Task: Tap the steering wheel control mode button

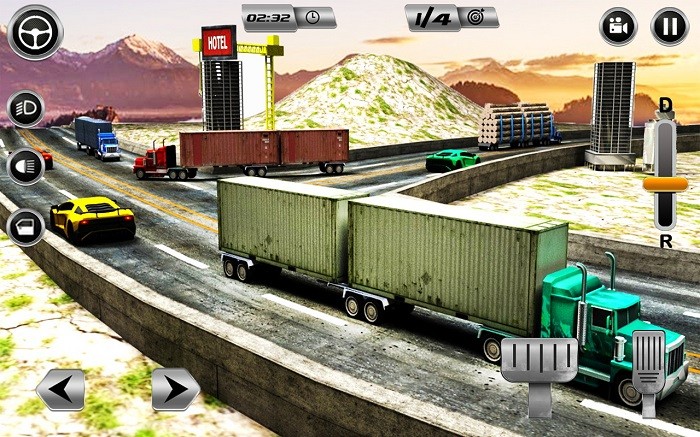Action: [33, 32]
